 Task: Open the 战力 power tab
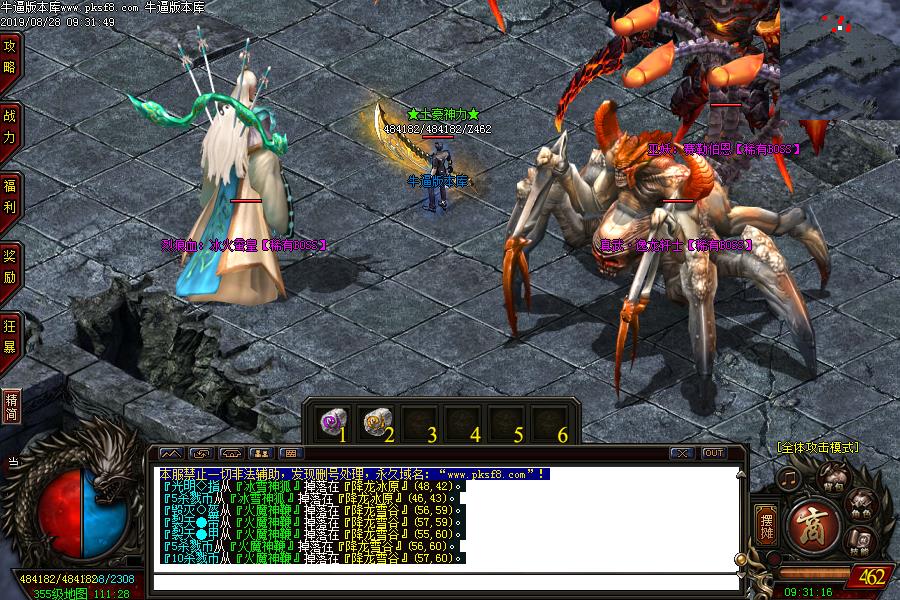(10, 125)
